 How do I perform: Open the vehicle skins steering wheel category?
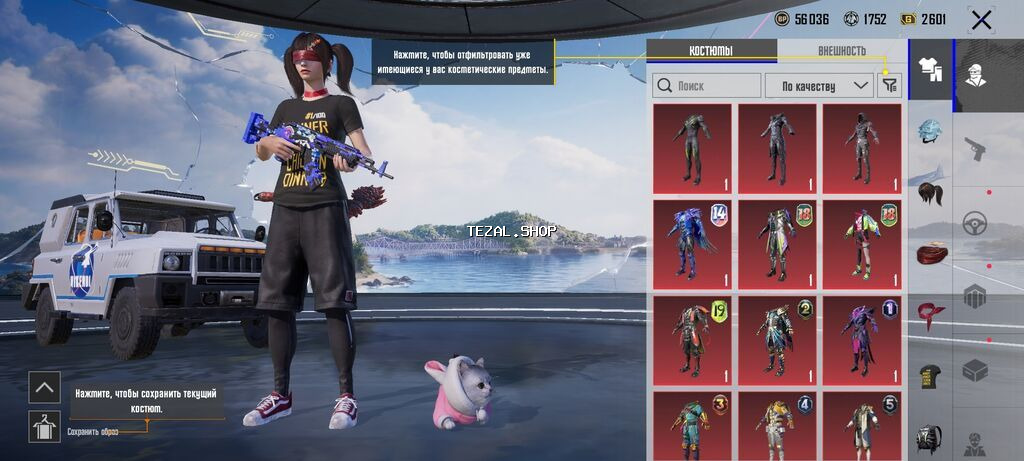(975, 224)
